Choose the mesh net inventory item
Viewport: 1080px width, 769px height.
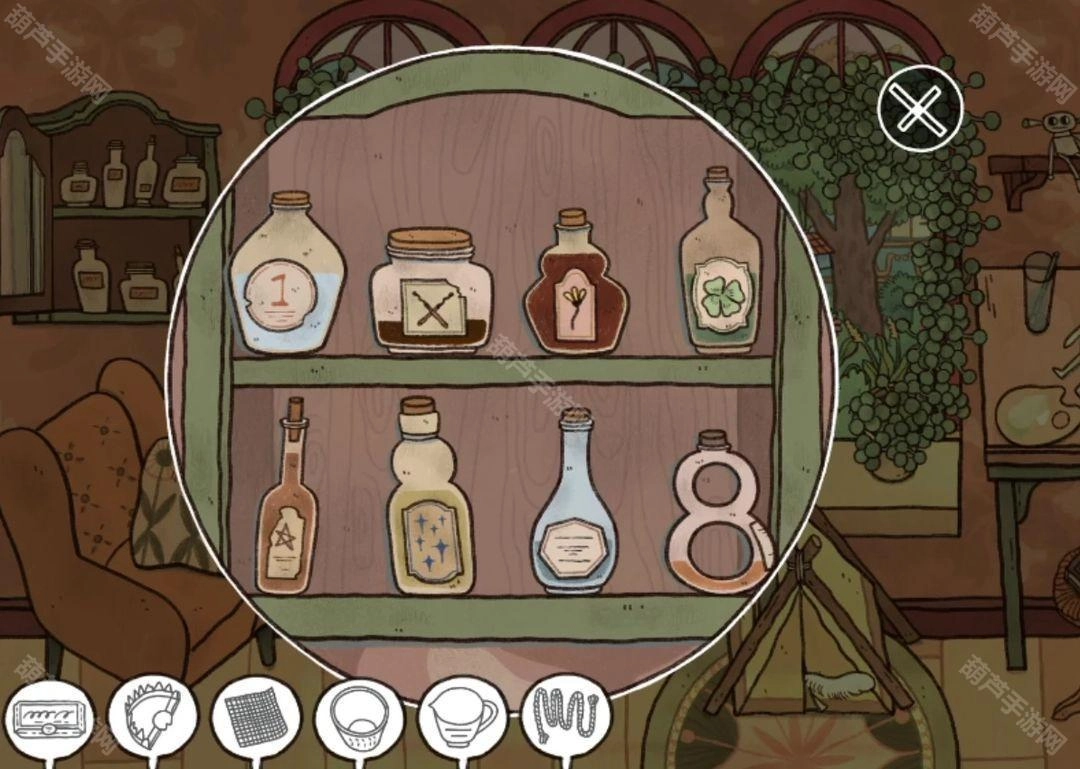pyautogui.click(x=256, y=719)
